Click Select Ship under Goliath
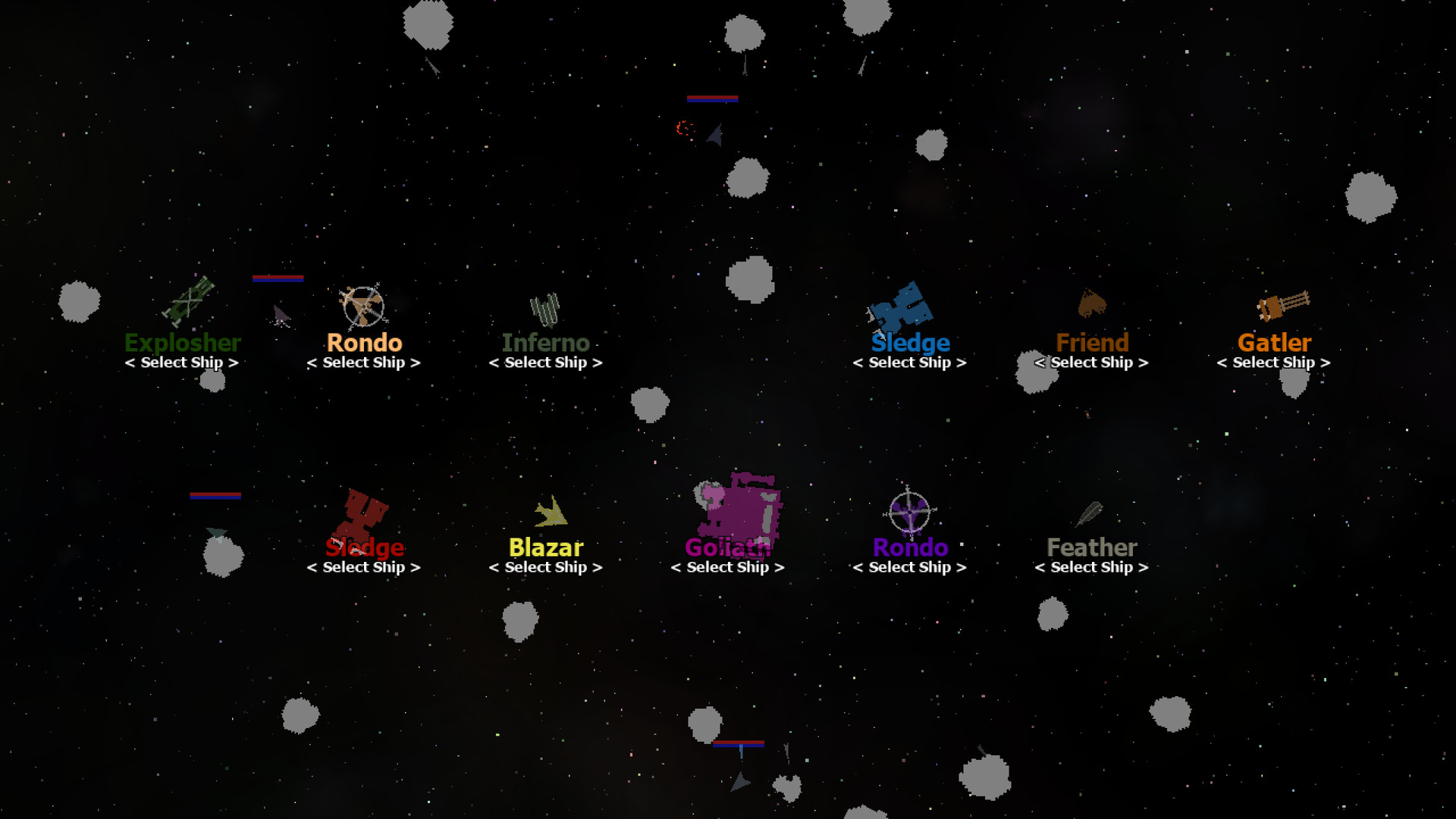The image size is (1456, 819). point(726,566)
